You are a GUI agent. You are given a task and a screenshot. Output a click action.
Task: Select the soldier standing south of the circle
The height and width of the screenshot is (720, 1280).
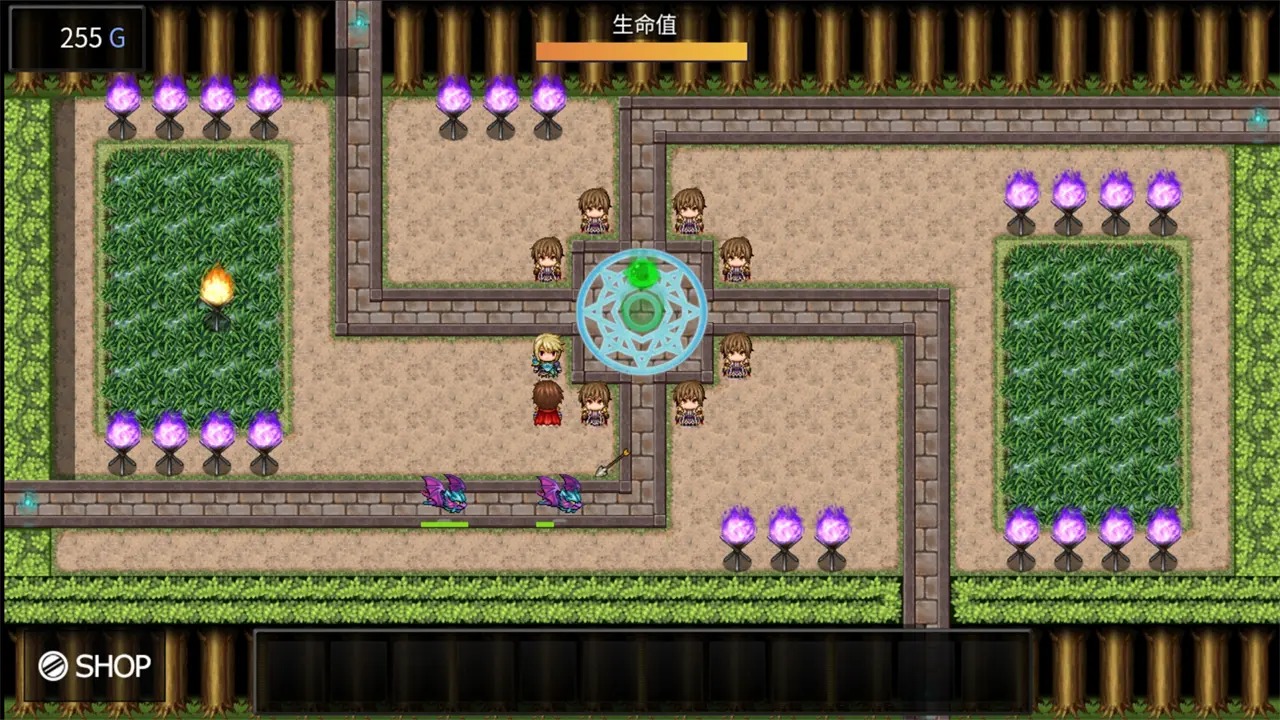point(594,405)
